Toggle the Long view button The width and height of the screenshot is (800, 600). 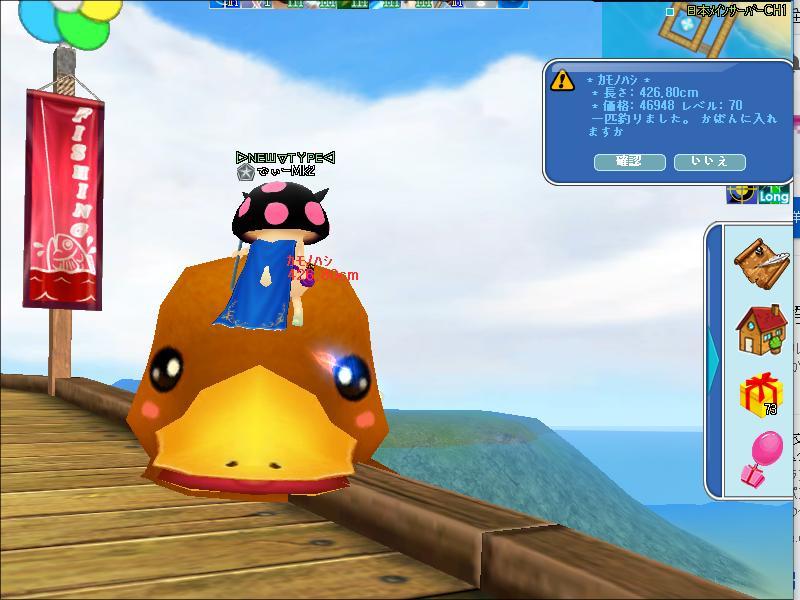(775, 195)
